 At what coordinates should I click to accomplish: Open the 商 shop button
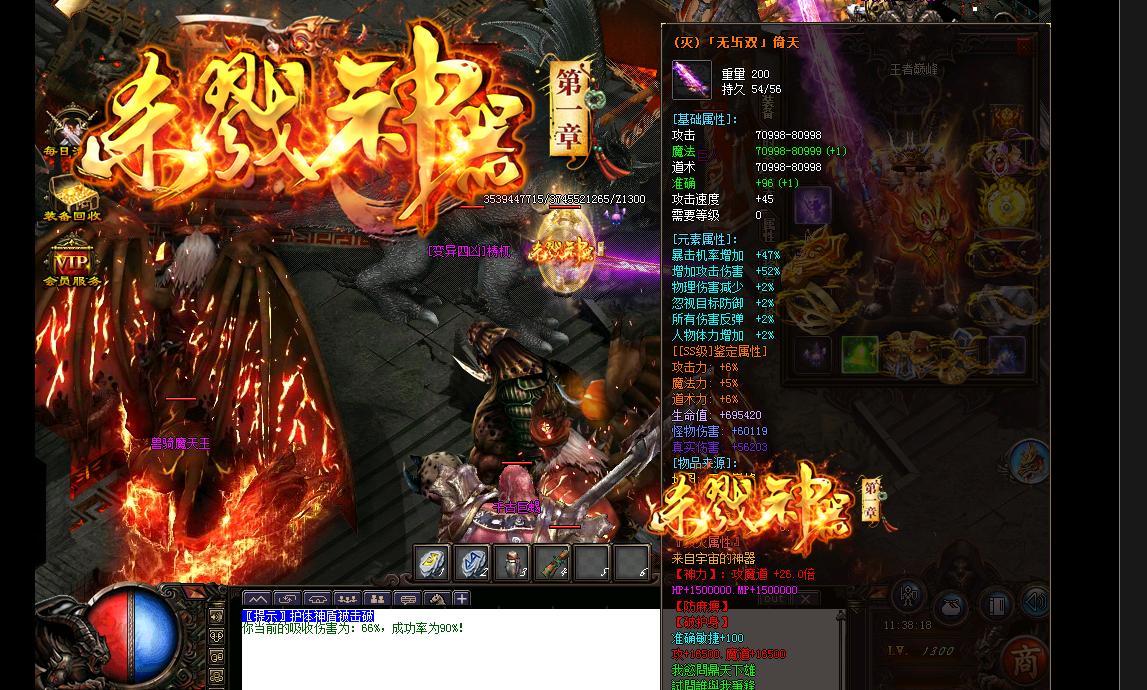1025,660
